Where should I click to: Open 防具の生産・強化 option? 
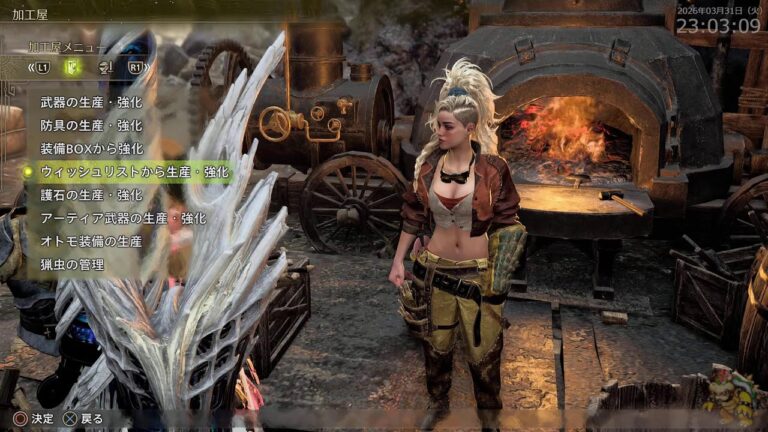coord(91,126)
